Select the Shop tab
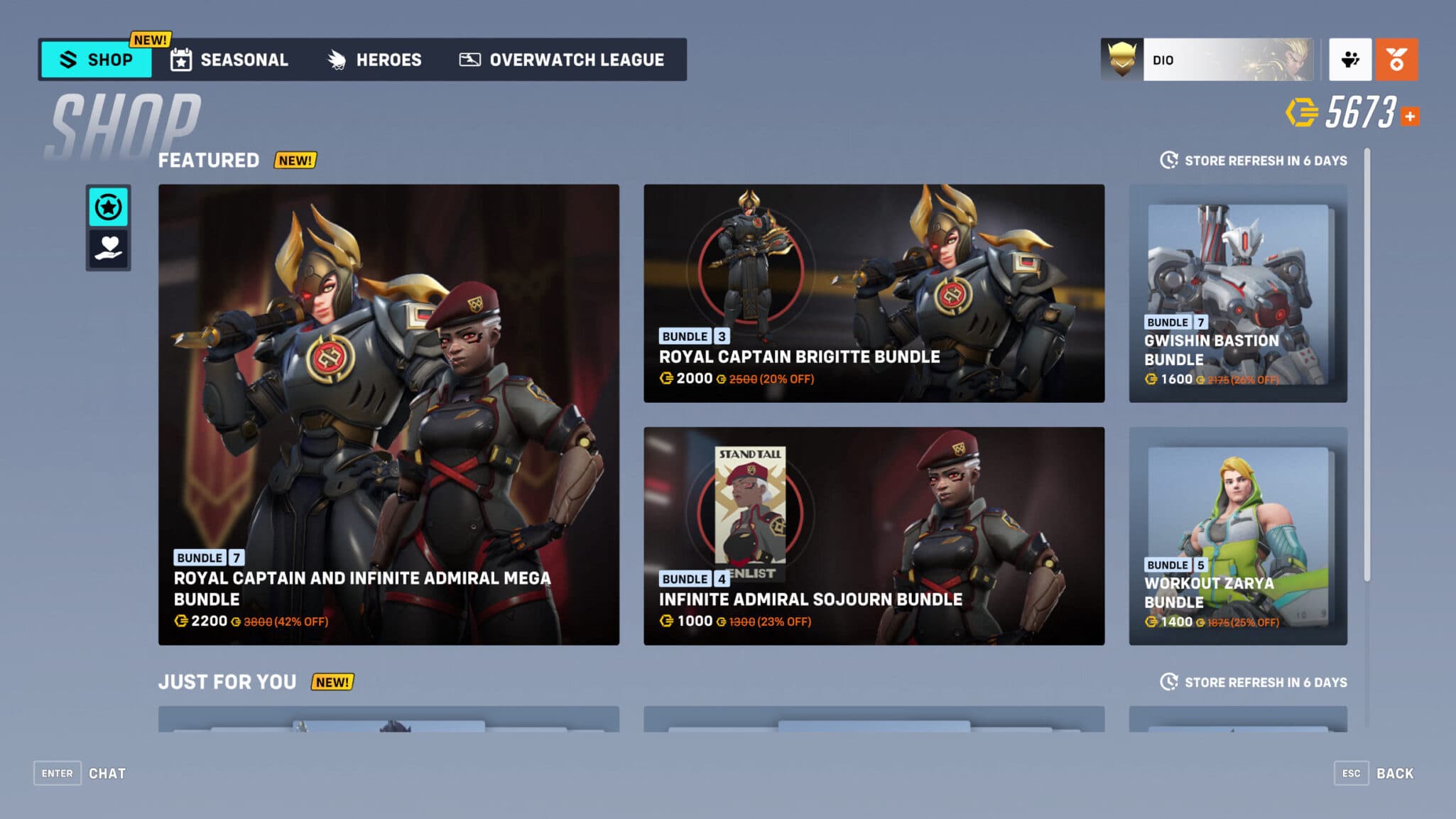Viewport: 1456px width, 819px height. [x=97, y=60]
